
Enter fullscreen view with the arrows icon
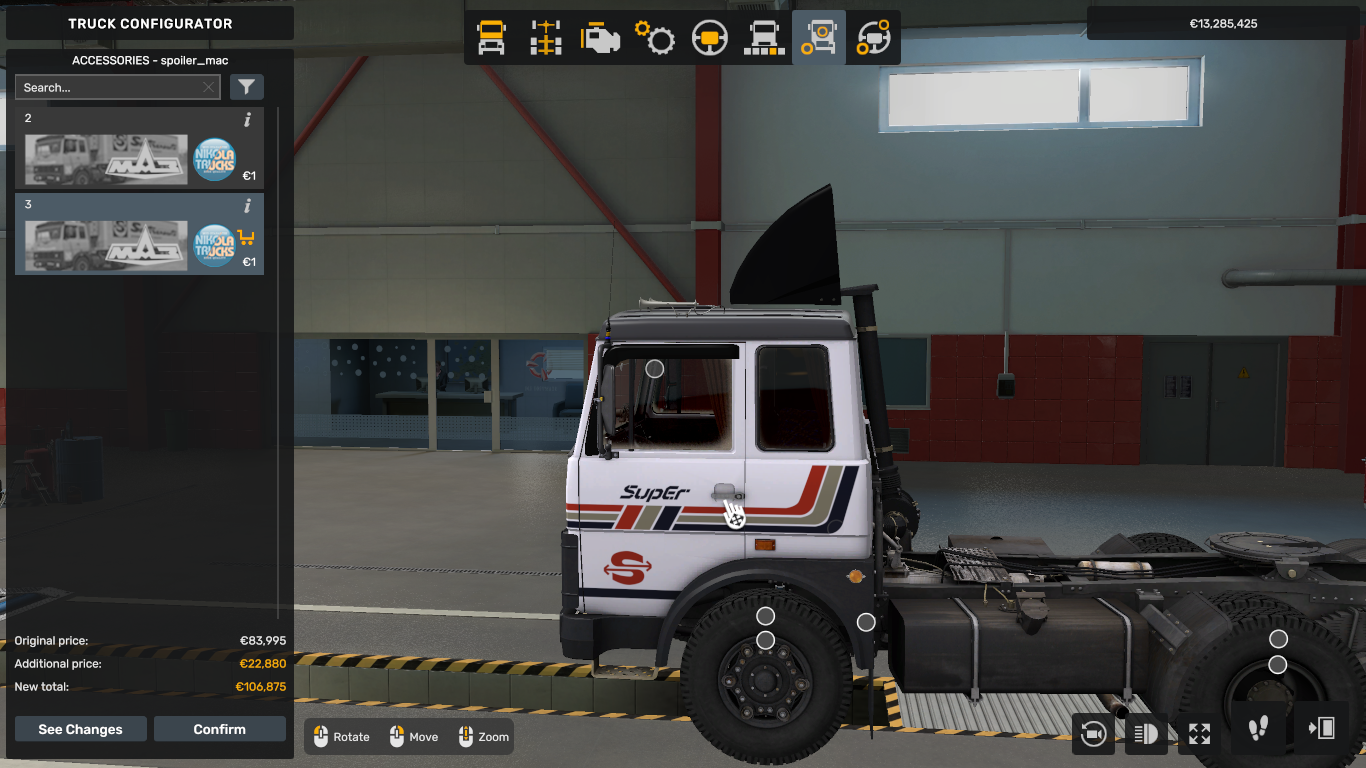(x=1199, y=734)
